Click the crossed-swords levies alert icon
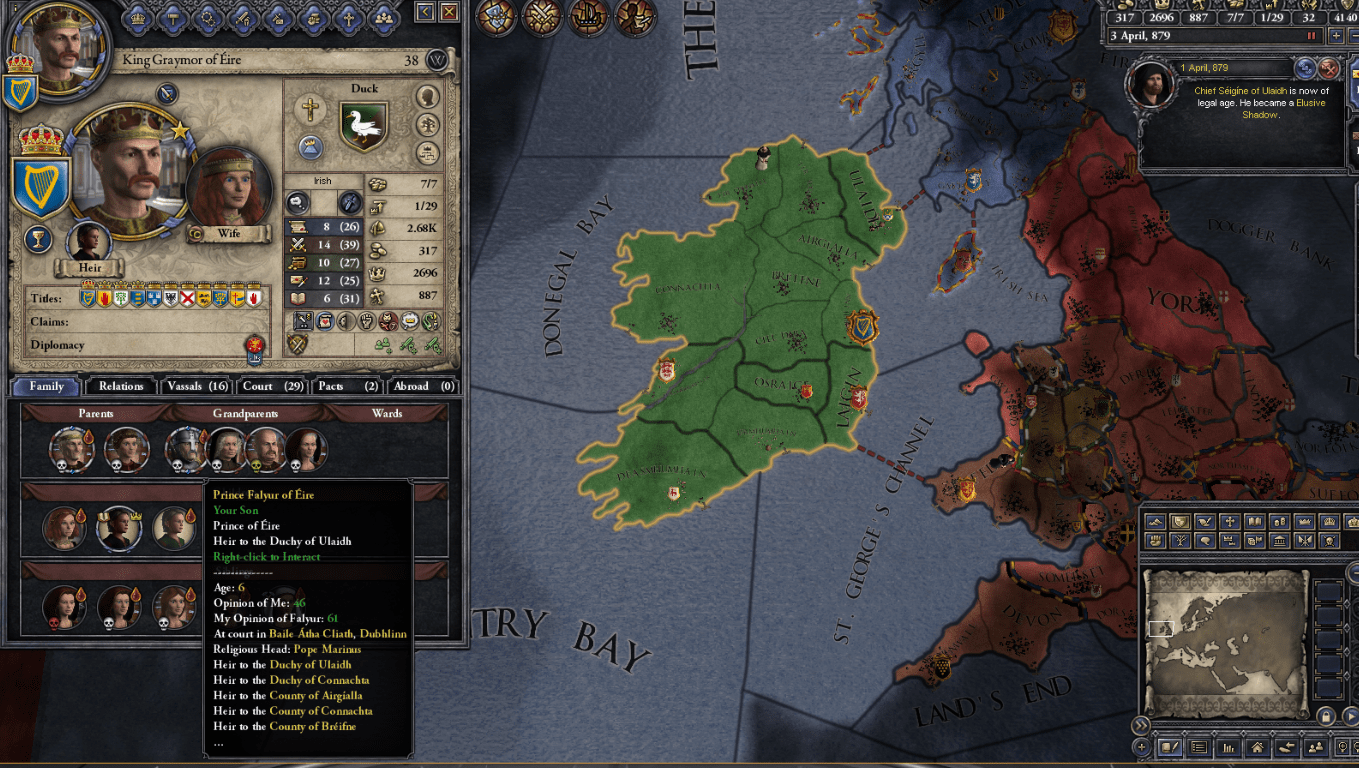This screenshot has width=1359, height=768. pos(542,17)
